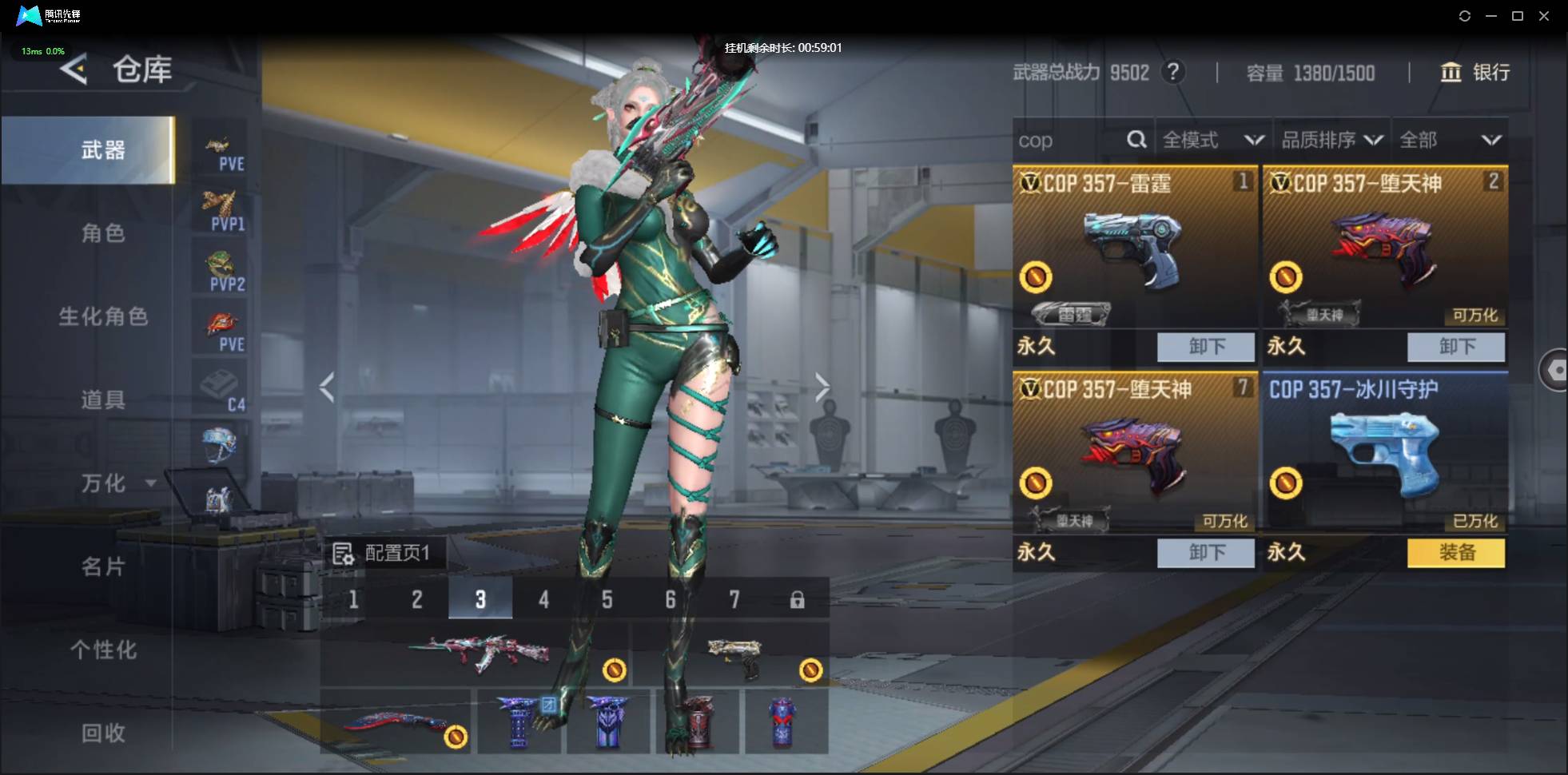The height and width of the screenshot is (775, 1568).
Task: Equip the COP 357-冰川守护 with 装备
Action: click(1455, 552)
